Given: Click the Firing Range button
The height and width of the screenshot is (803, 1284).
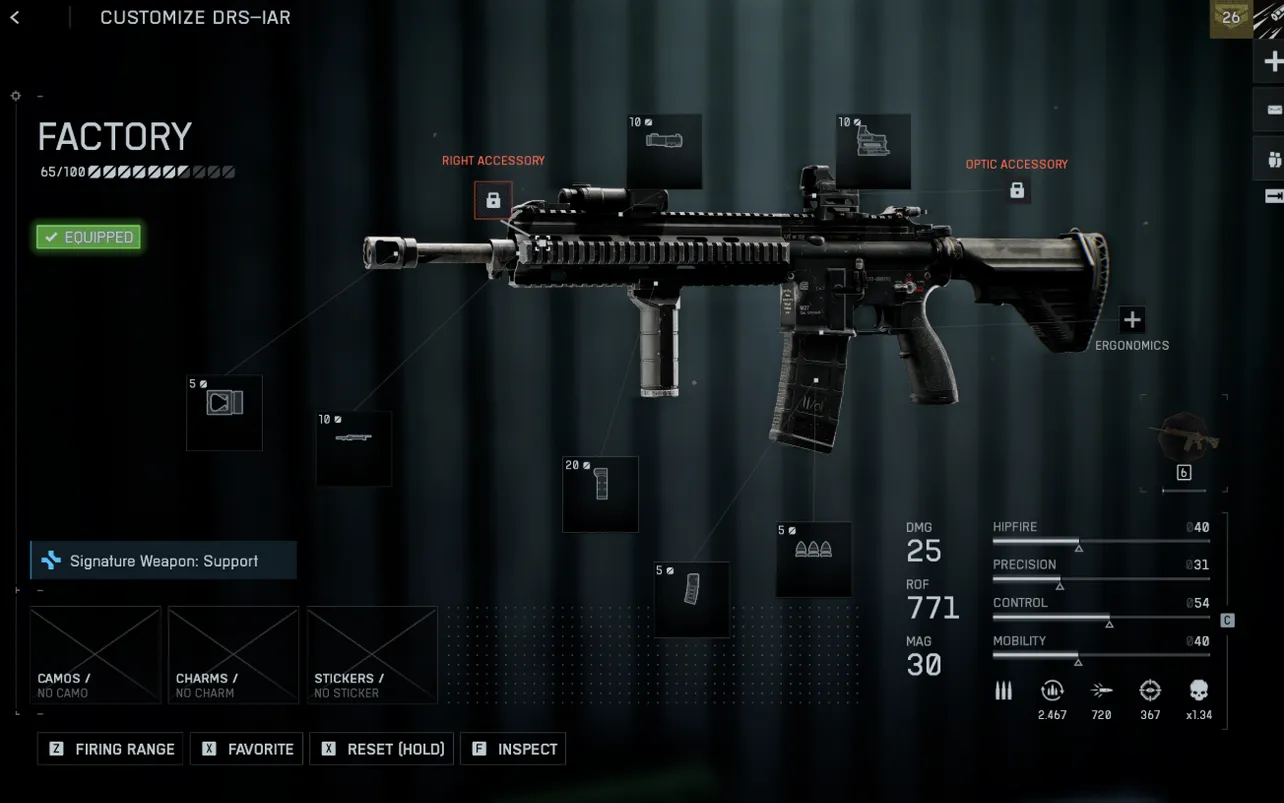Looking at the screenshot, I should 110,749.
